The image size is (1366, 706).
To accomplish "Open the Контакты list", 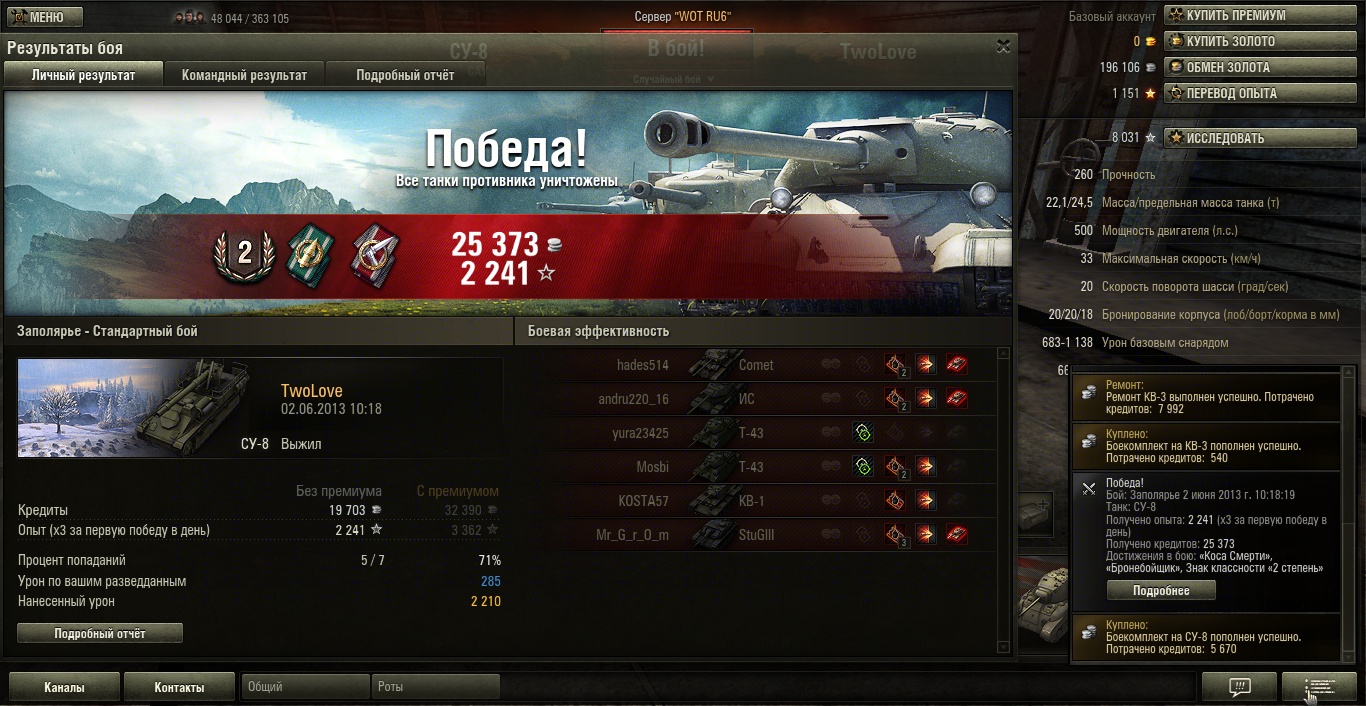I will [179, 687].
